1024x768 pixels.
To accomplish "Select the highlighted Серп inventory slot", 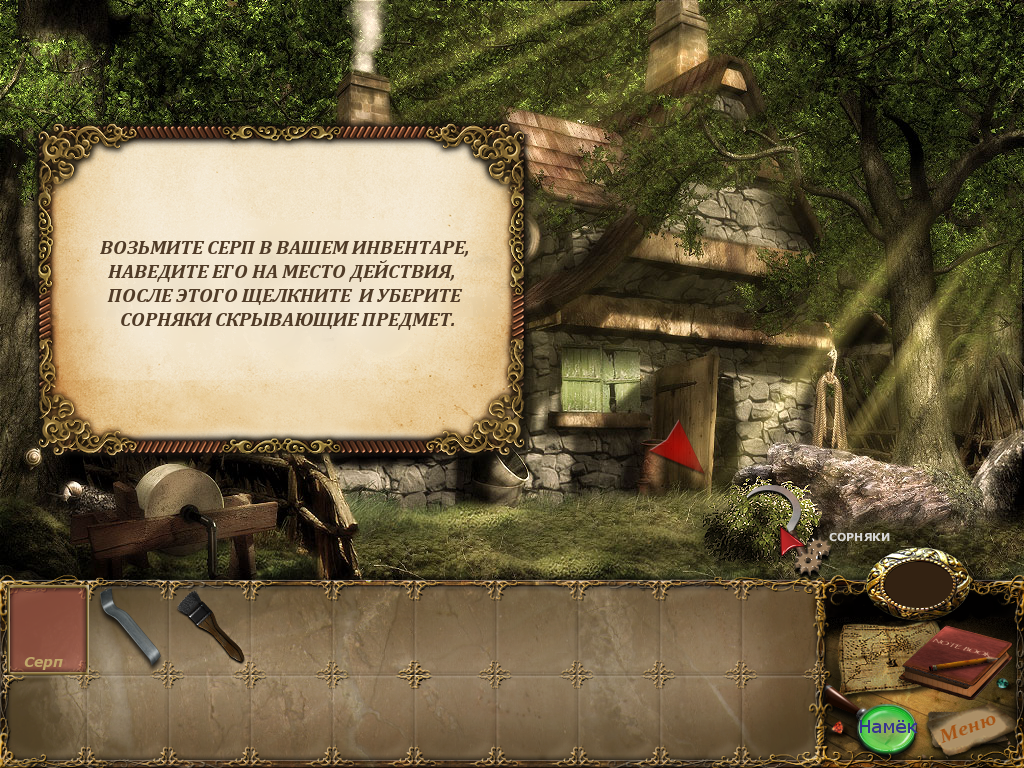I will point(47,630).
